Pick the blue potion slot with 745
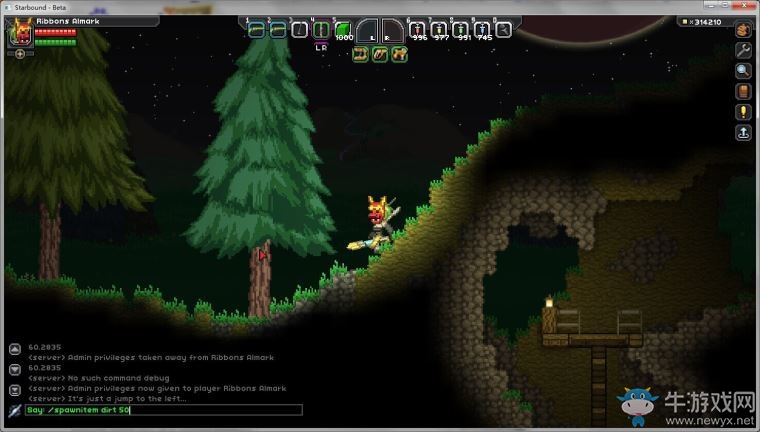The width and height of the screenshot is (760, 432). pyautogui.click(x=483, y=30)
